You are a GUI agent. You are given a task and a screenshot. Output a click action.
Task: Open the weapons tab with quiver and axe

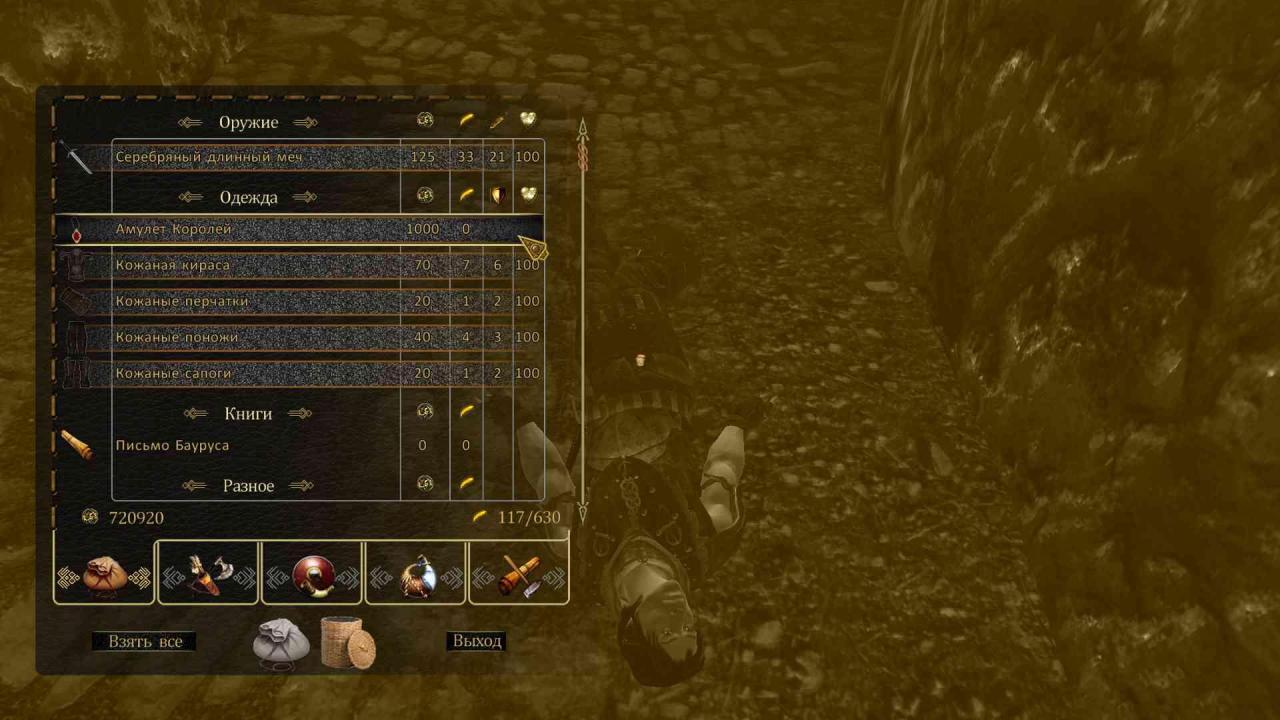click(x=208, y=573)
